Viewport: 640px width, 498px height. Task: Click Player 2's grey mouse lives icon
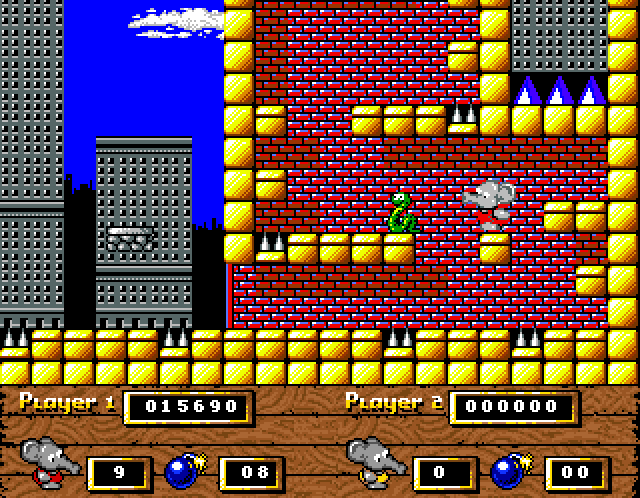(374, 461)
